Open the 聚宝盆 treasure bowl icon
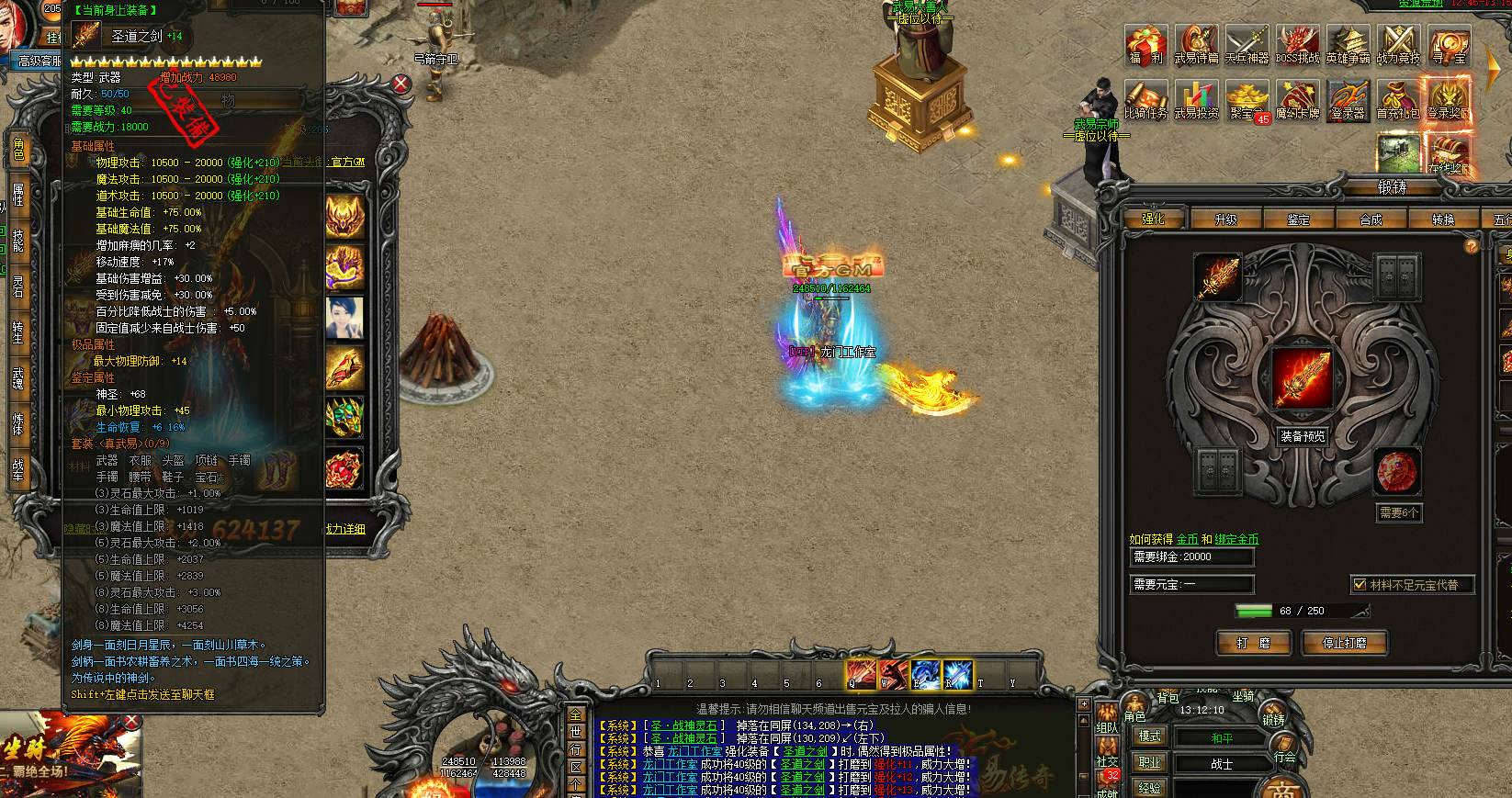This screenshot has height=798, width=1512. coord(1247,101)
